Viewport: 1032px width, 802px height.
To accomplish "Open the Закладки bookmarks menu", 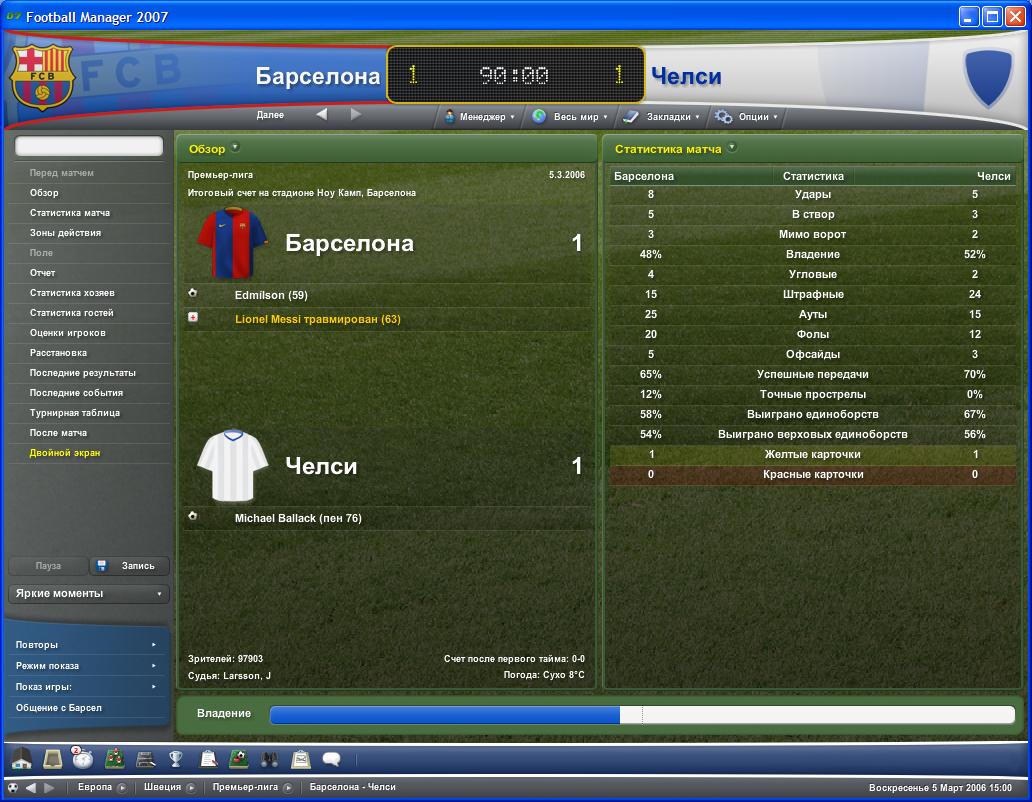I will click(662, 117).
